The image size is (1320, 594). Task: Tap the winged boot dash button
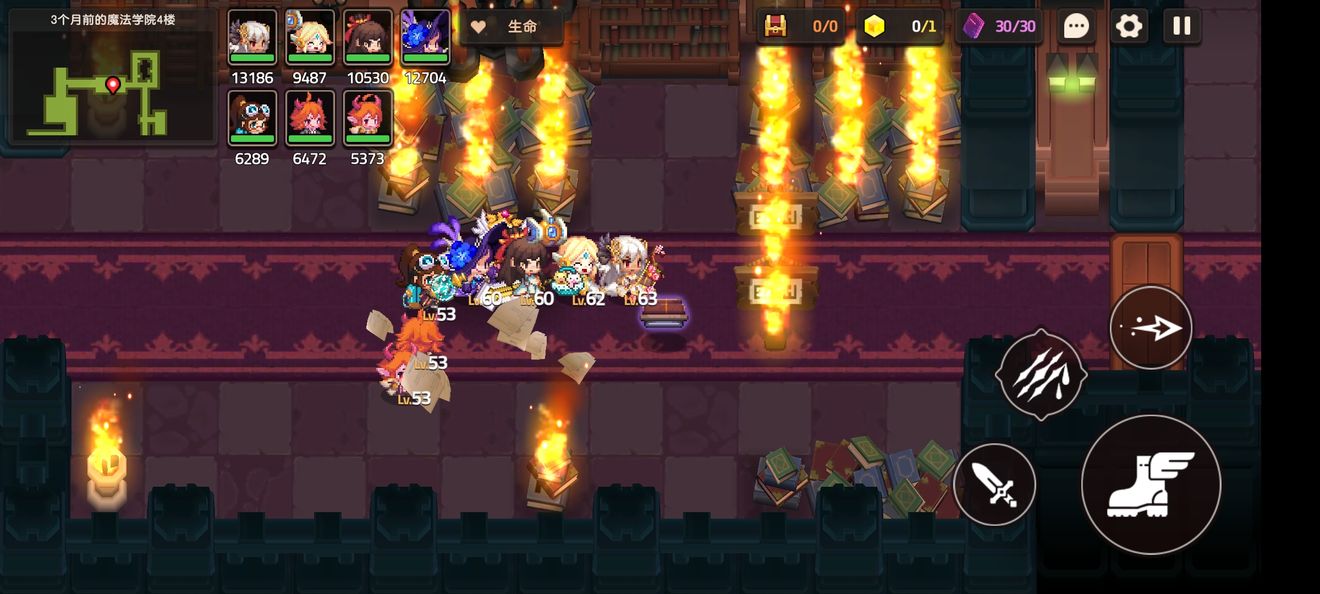[x=1151, y=485]
